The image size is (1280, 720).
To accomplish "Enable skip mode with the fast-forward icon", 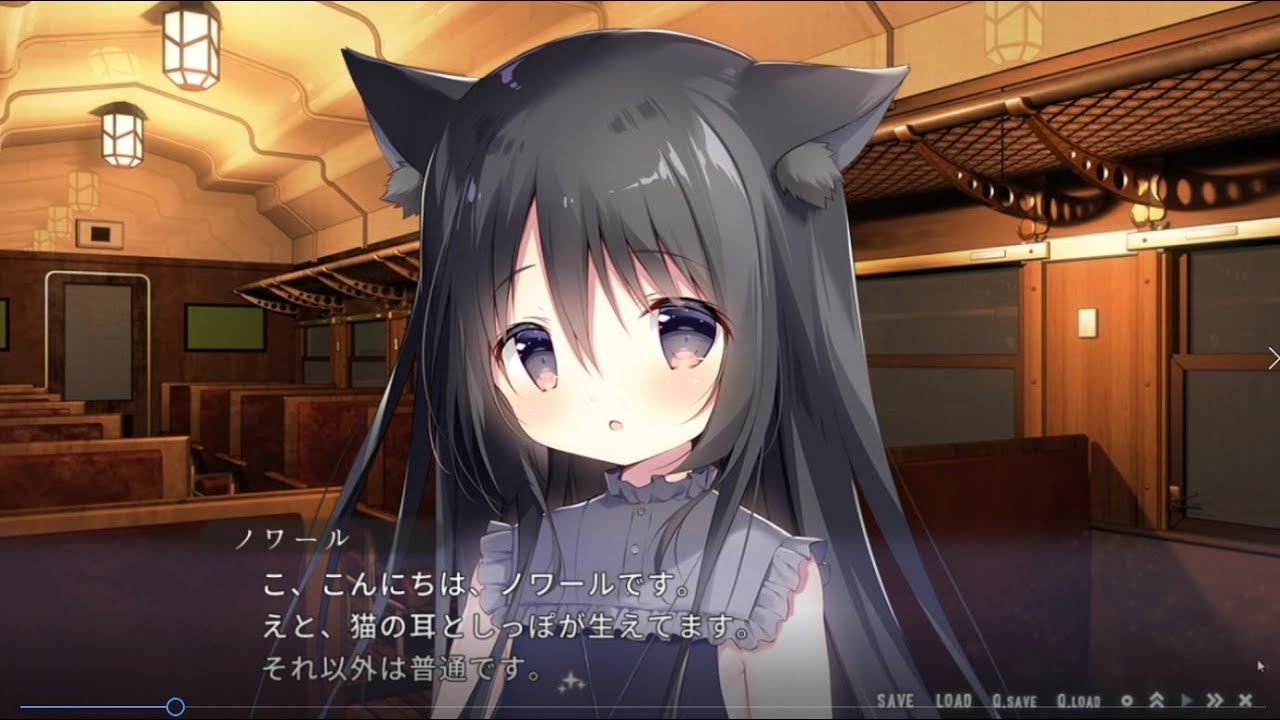I will (x=1213, y=700).
